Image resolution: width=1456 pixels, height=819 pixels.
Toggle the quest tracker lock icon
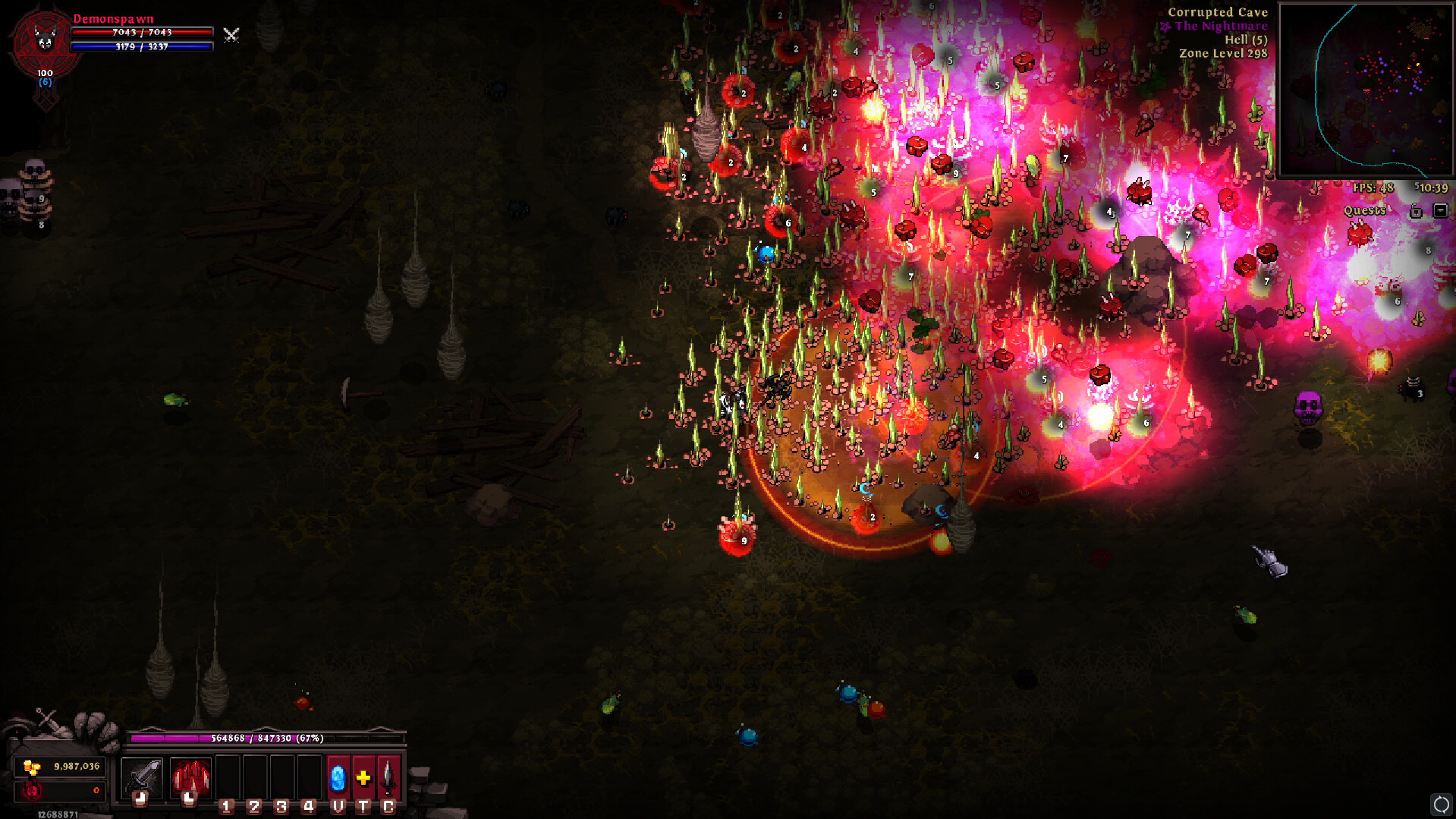1416,211
